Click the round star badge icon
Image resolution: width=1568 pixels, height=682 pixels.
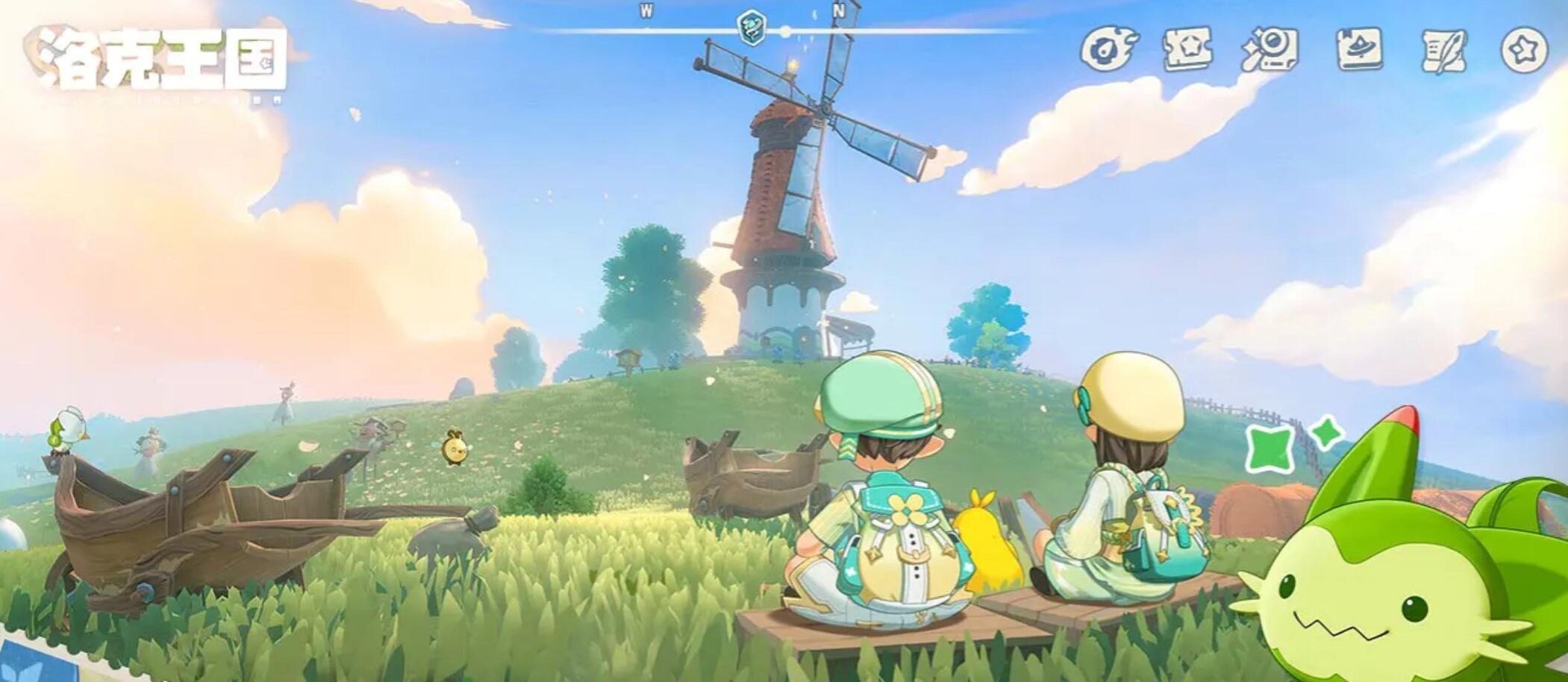(1524, 50)
